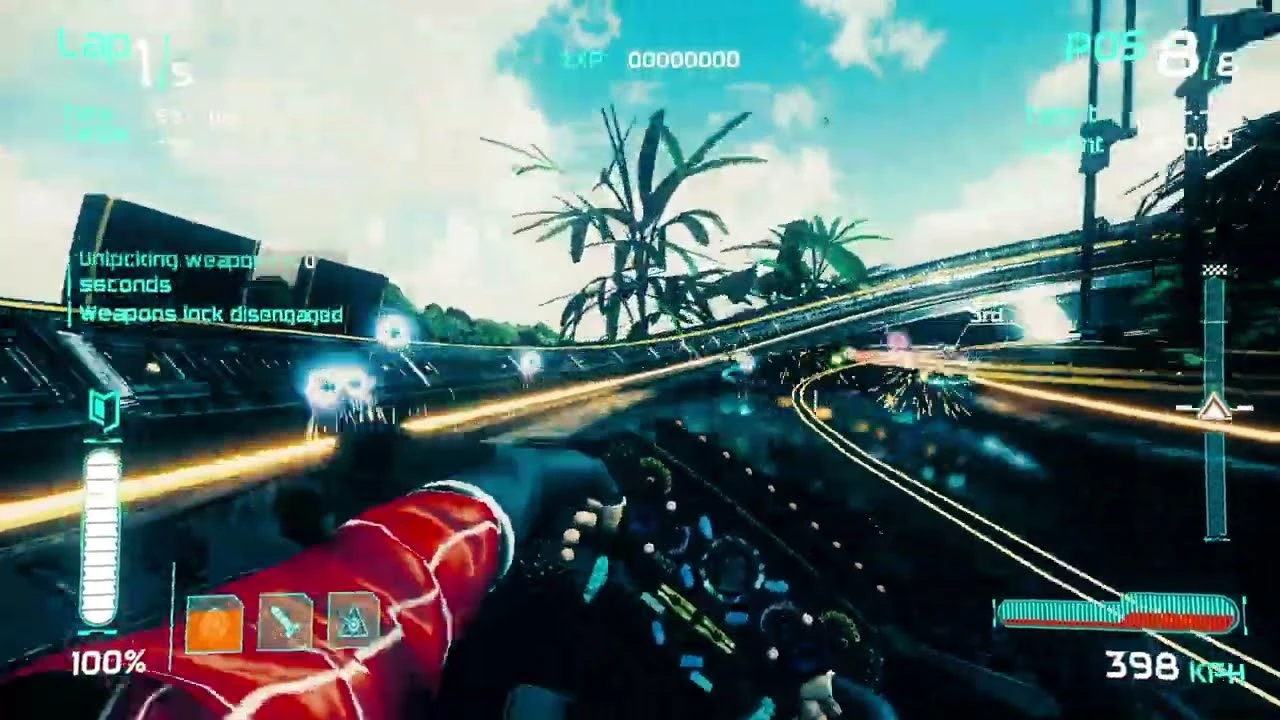1280x720 pixels.
Task: Click the EXP counter icon at top center
Action: [585, 60]
